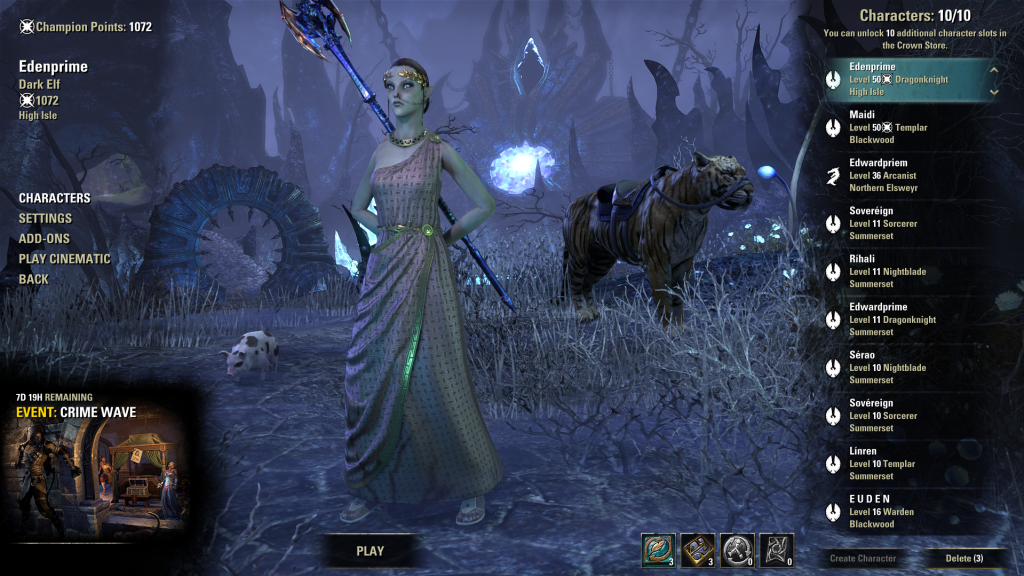The width and height of the screenshot is (1024, 576).
Task: Move Edenprime down with the order arrow
Action: (994, 91)
